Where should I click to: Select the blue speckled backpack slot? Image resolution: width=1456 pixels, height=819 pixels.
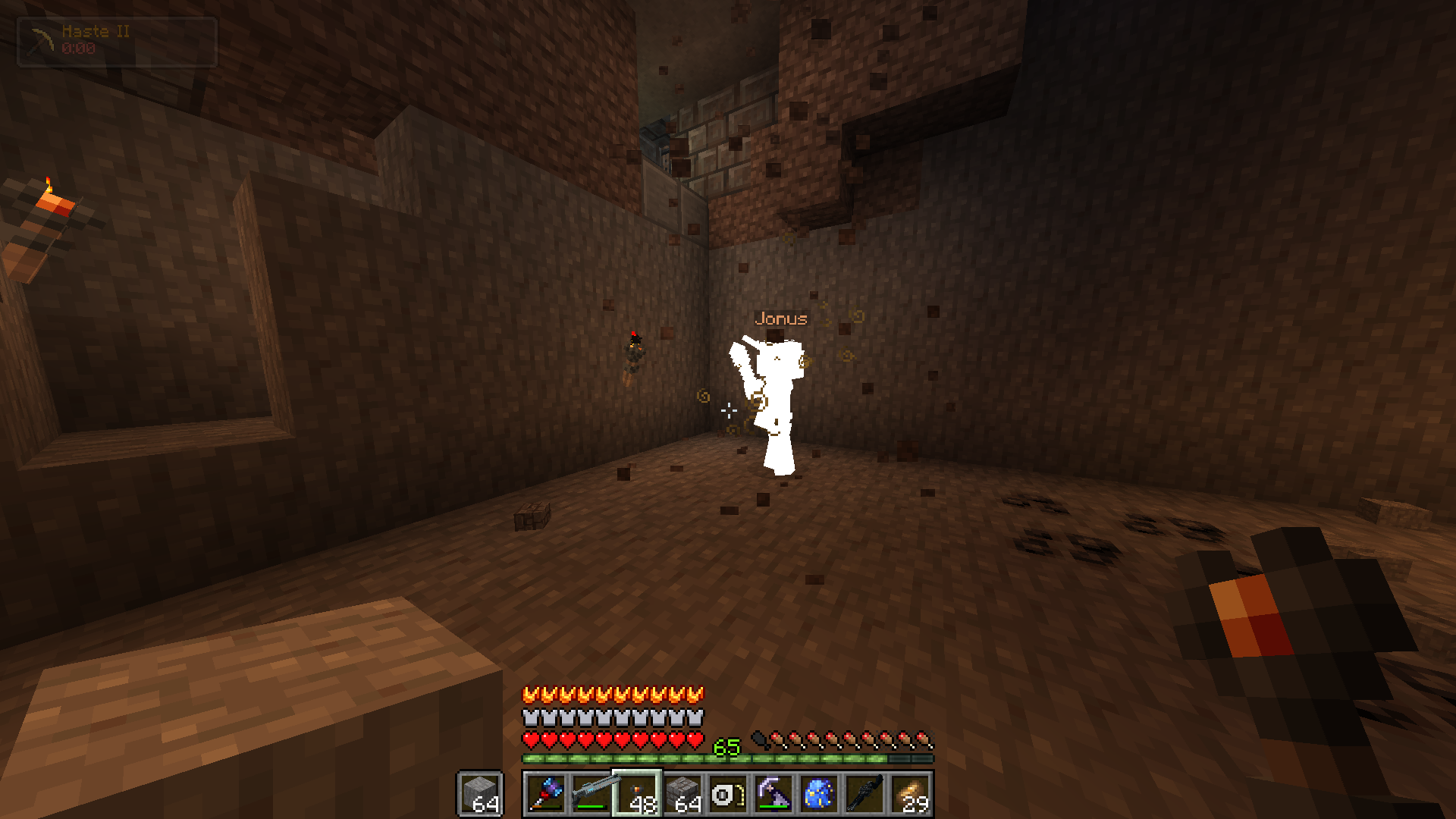point(819,794)
